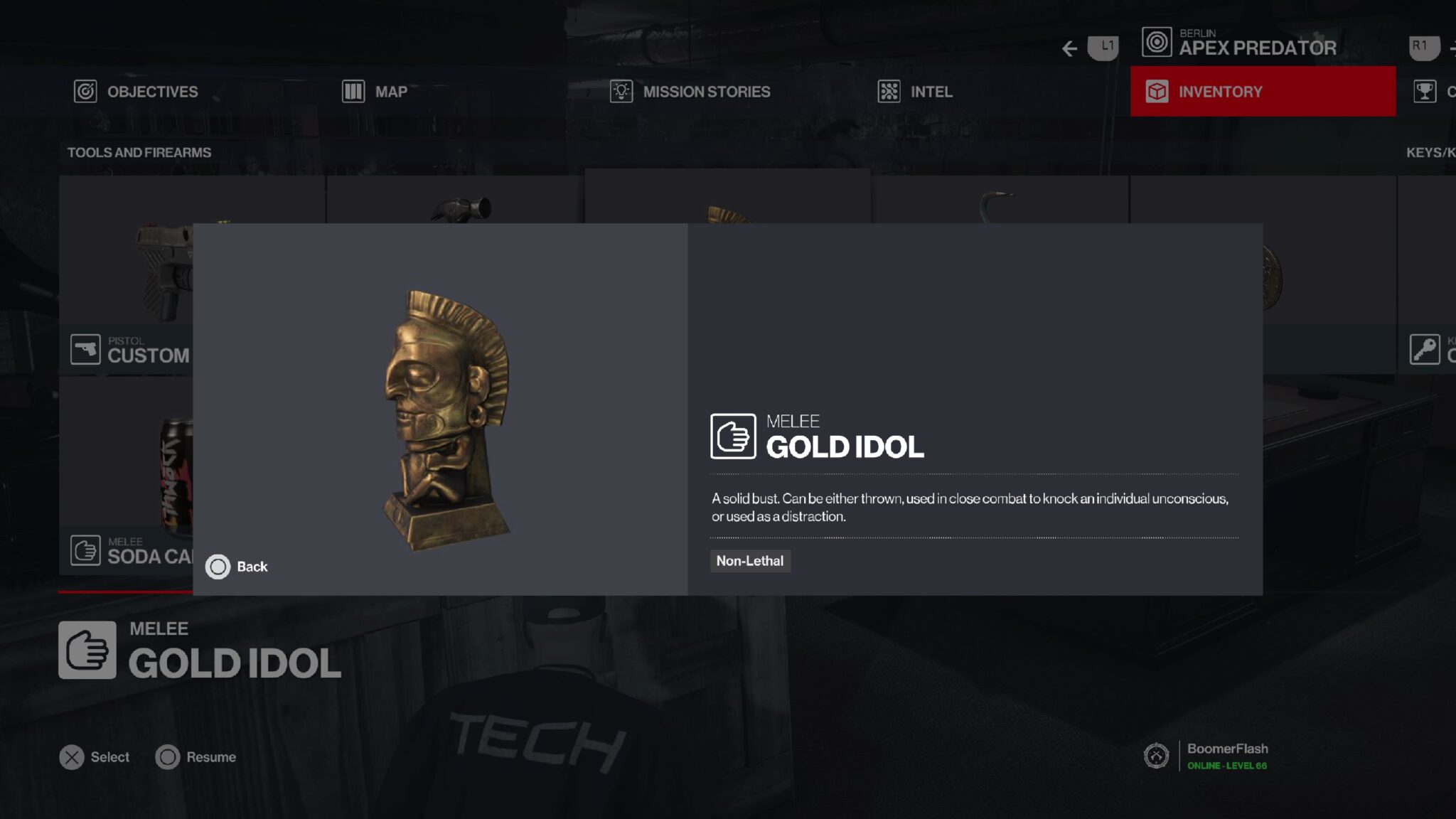The width and height of the screenshot is (1456, 819).
Task: Click the R1 page-forward shoulder prompt
Action: coord(1424,48)
